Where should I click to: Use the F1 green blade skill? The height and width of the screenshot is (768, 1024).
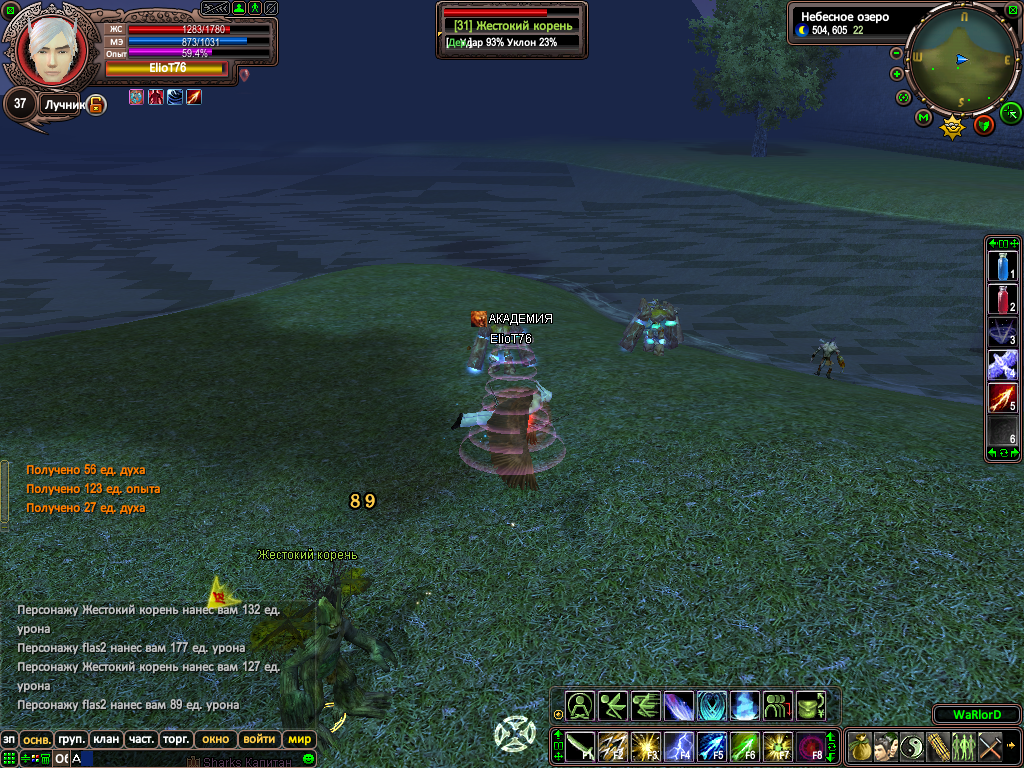(581, 746)
